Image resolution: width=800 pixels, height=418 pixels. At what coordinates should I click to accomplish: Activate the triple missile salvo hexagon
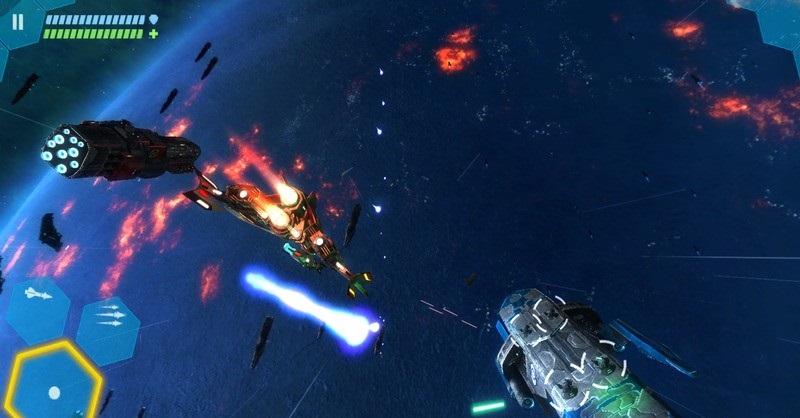coord(108,318)
